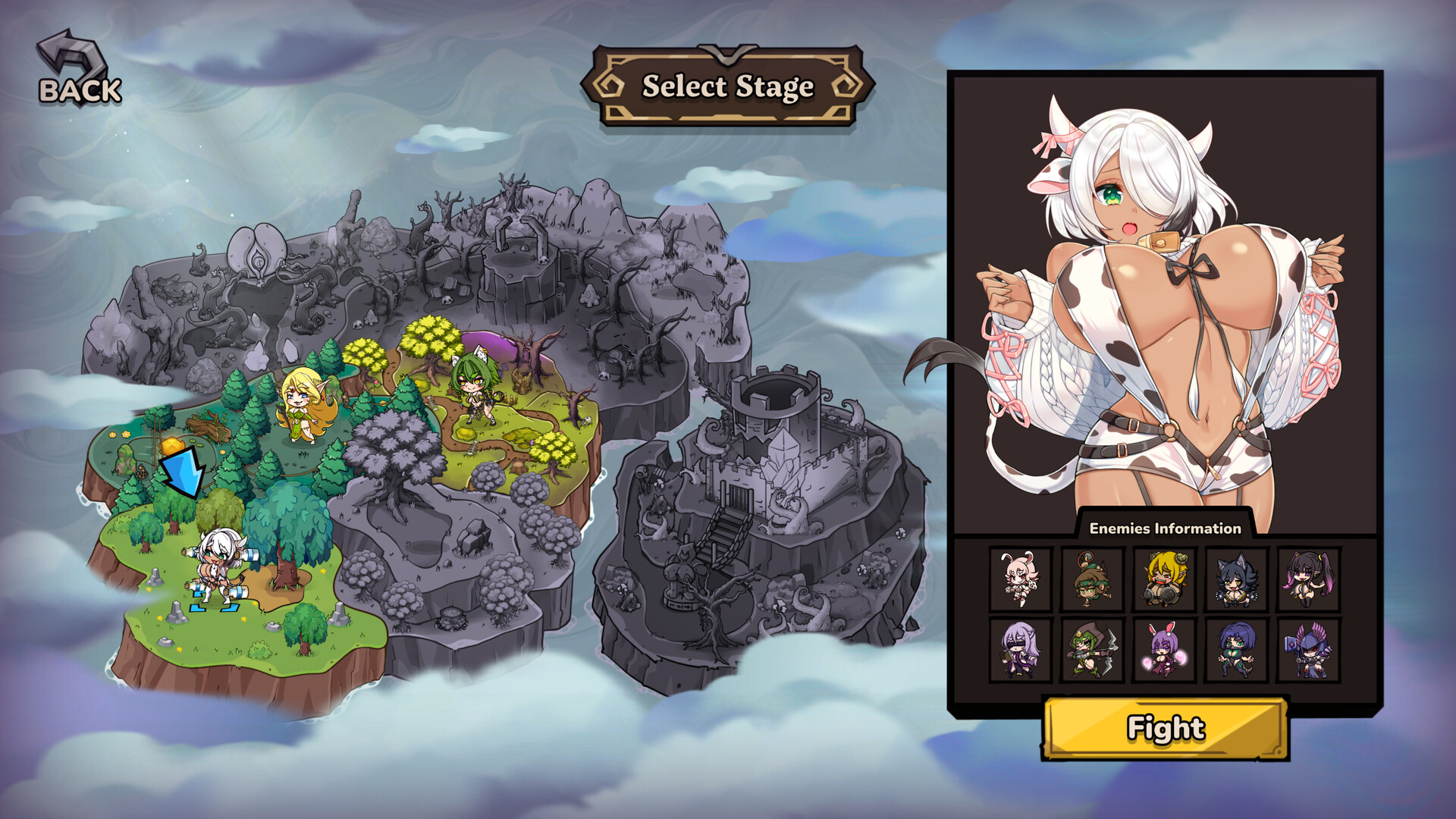Inspect the purple twin-tail enemy thumbnail
This screenshot has width=1456, height=819.
point(1309,579)
